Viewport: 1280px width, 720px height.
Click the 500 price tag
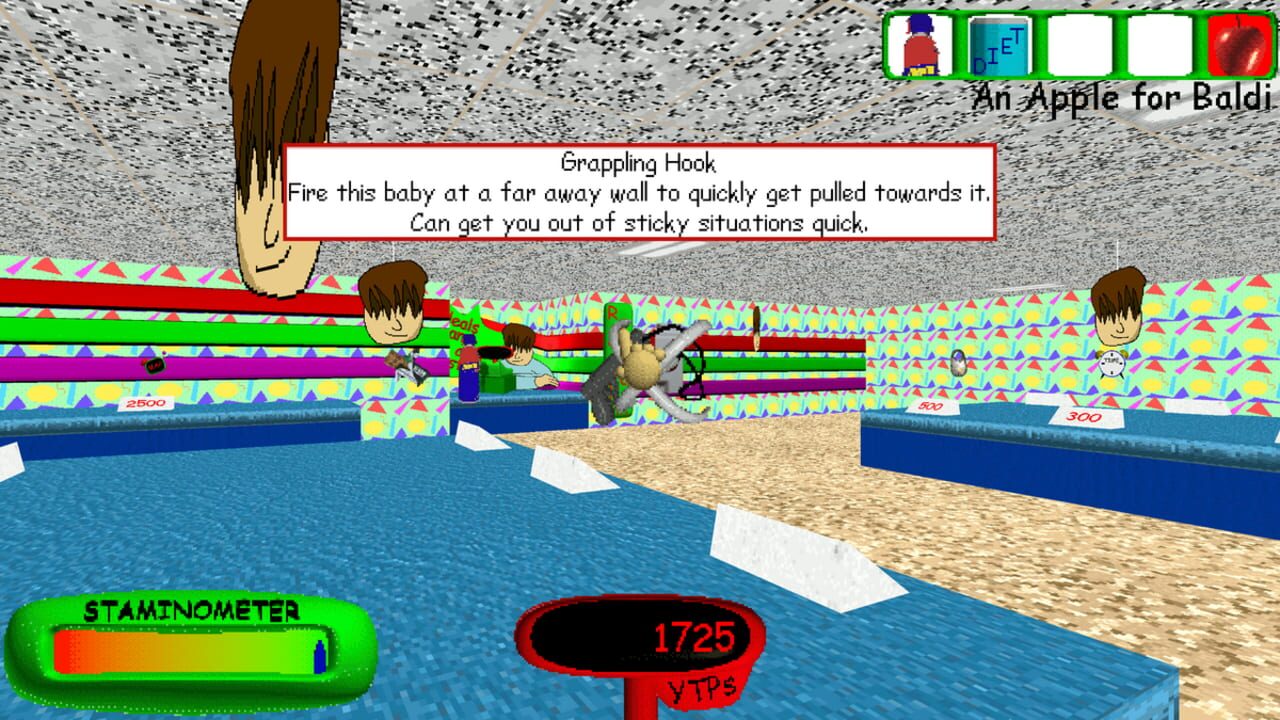[x=928, y=406]
